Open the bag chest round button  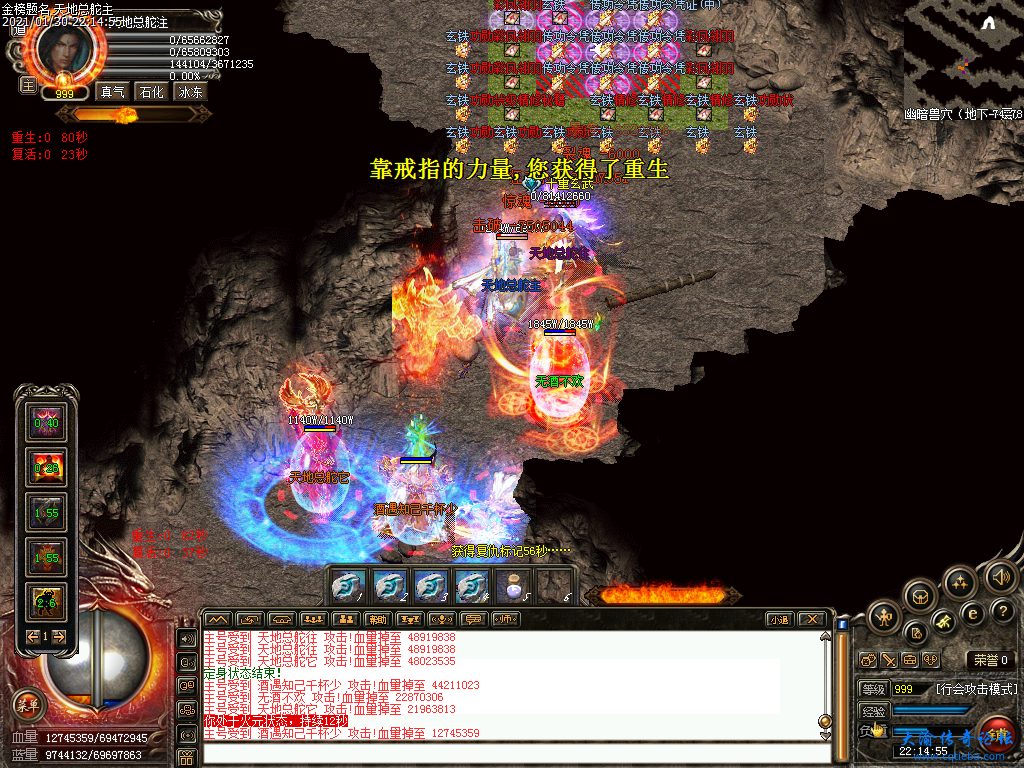point(921,597)
